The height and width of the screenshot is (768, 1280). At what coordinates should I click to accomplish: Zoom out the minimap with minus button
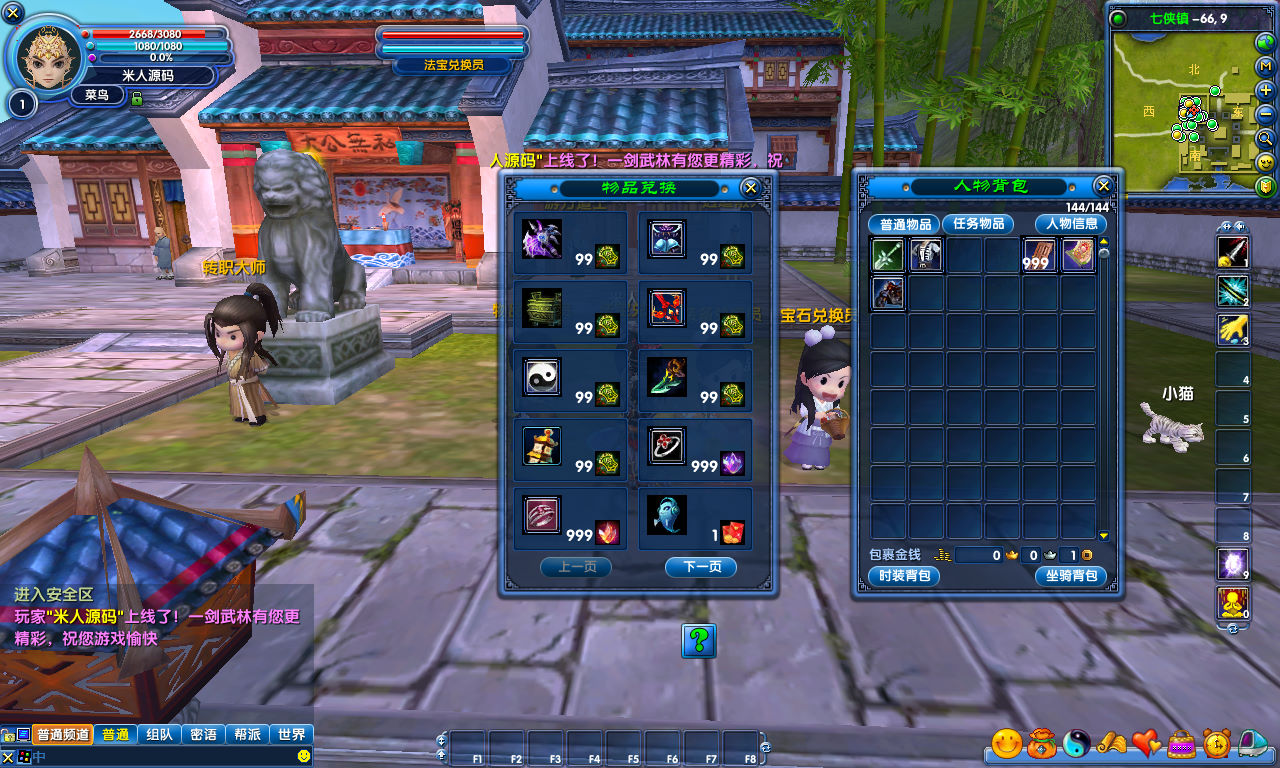(x=1265, y=114)
